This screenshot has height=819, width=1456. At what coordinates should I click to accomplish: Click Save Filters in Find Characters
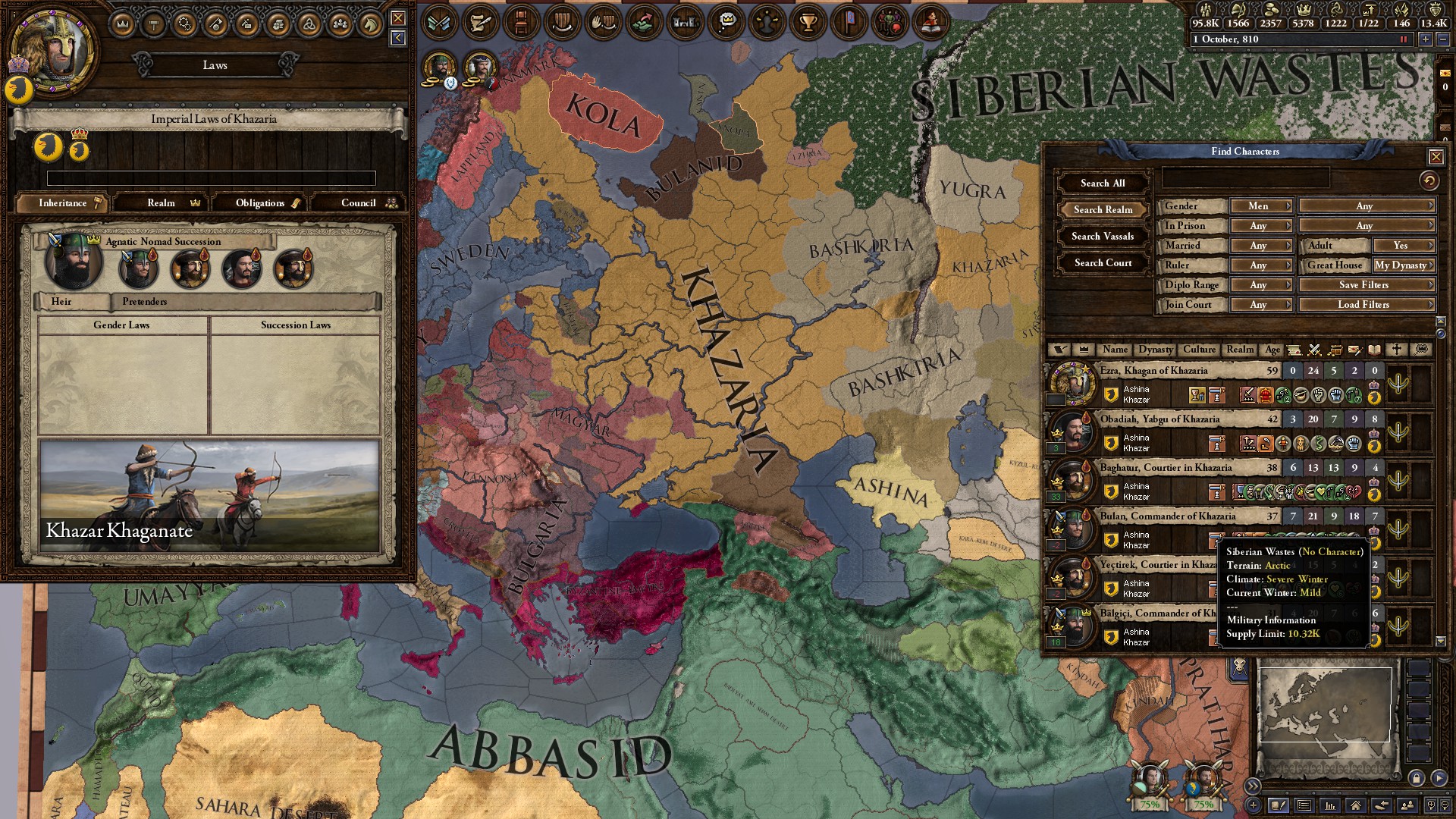[1366, 284]
